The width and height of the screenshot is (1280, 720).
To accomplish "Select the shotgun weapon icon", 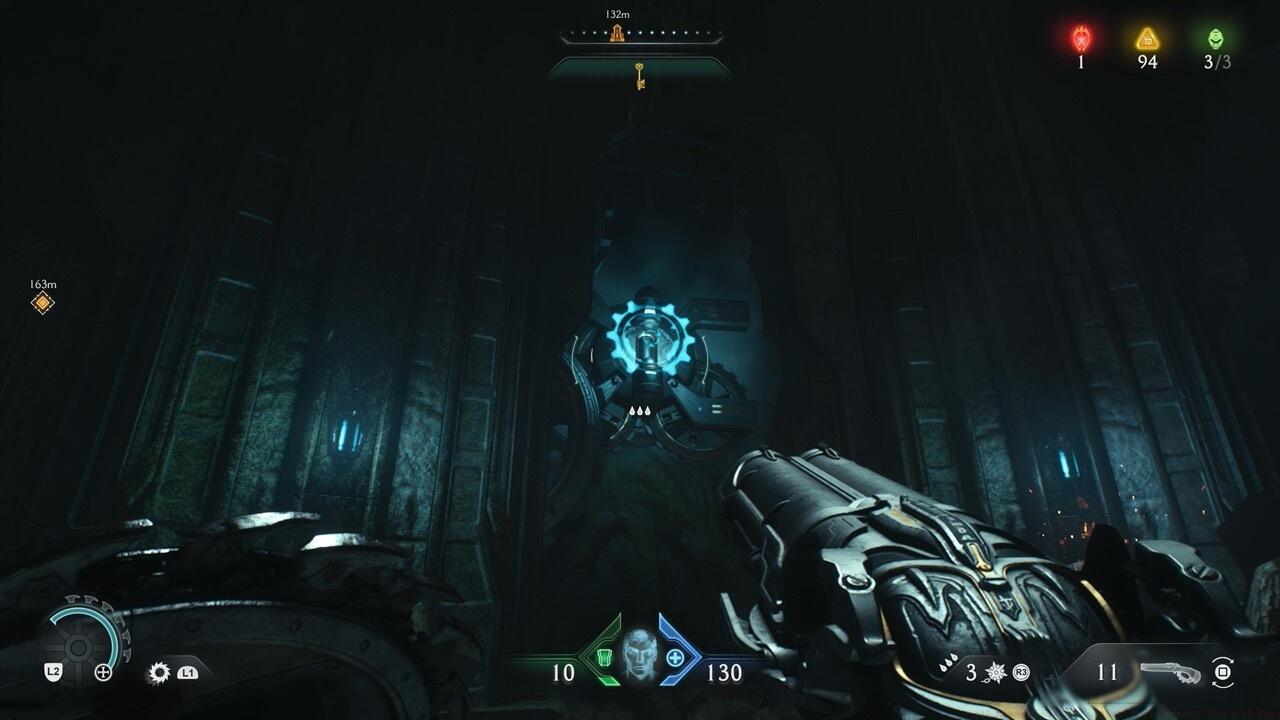I will [1174, 671].
